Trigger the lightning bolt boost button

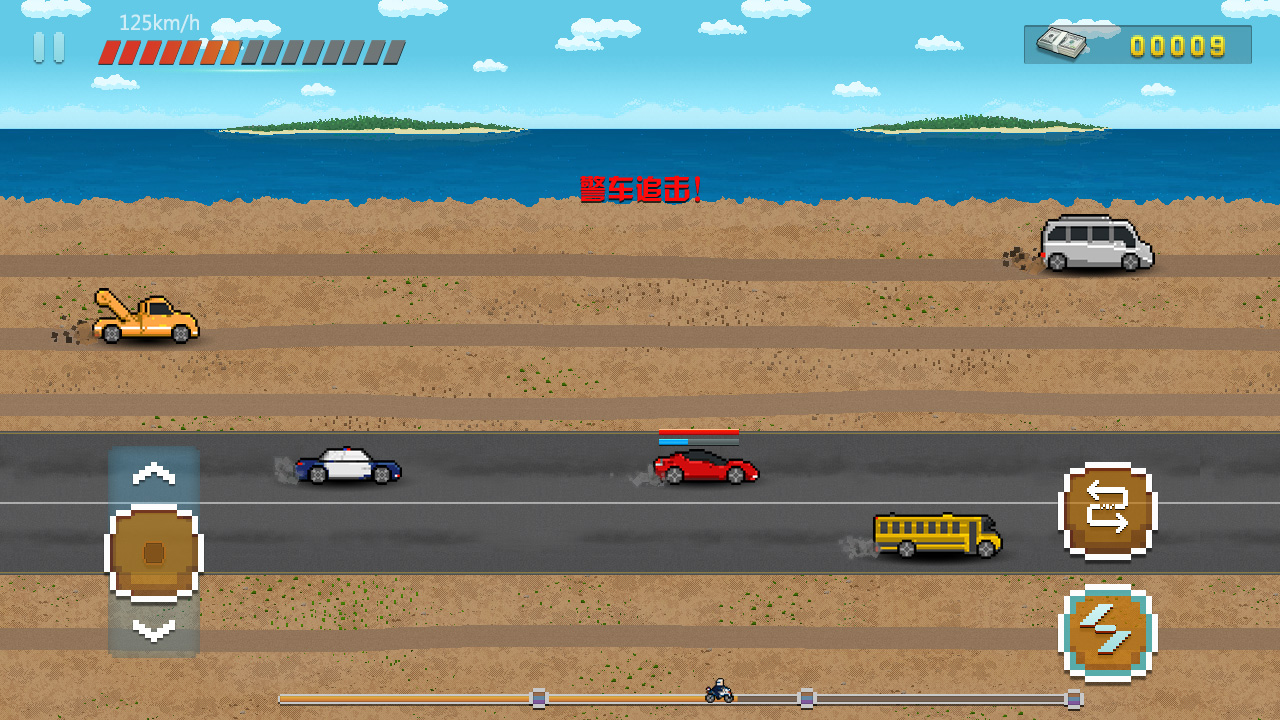(x=1107, y=632)
